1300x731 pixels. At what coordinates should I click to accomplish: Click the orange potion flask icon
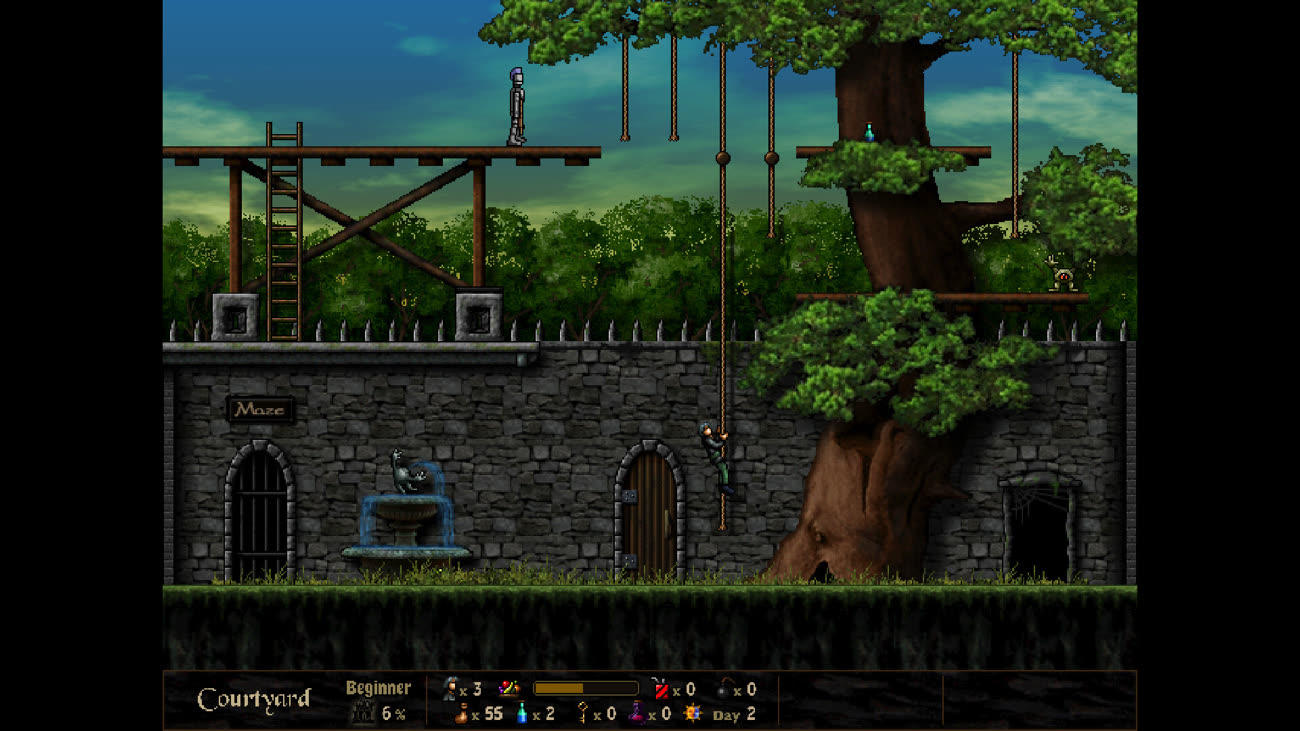tap(461, 714)
